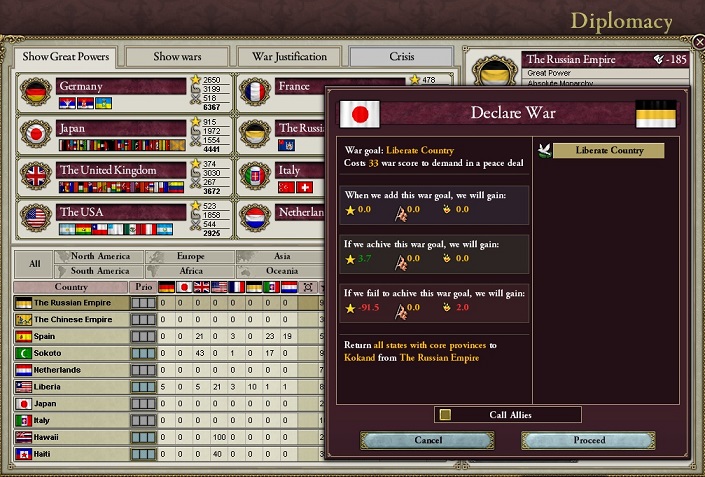Select Germany in the great powers list

122,87
